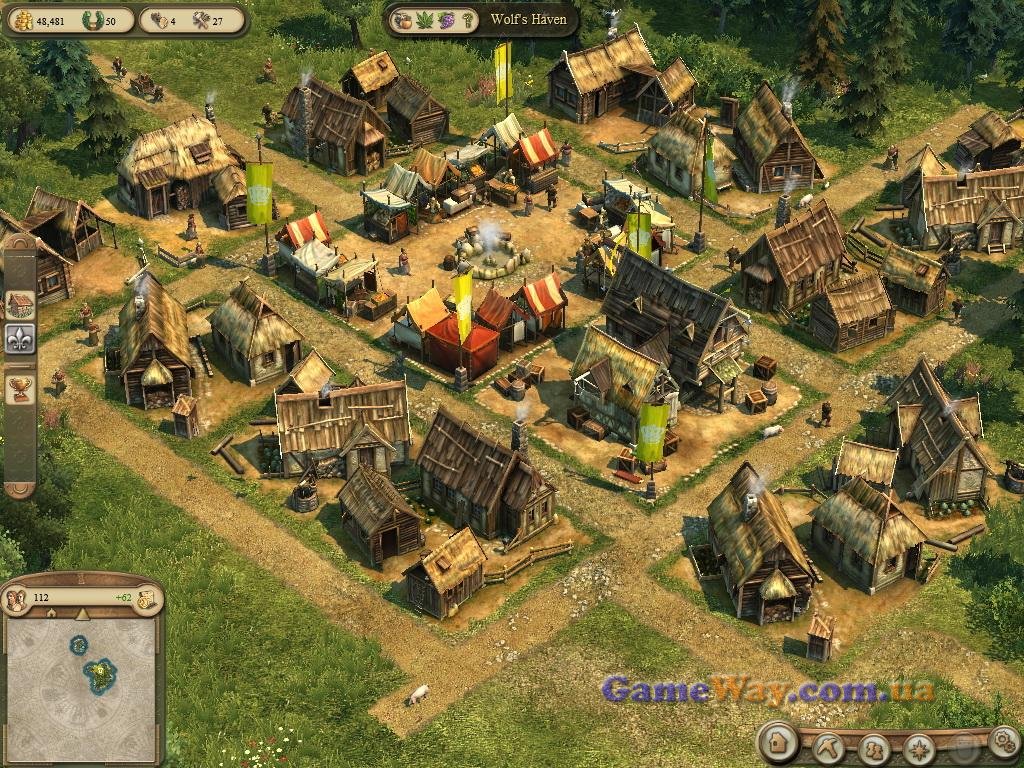Open the gear settings menu

click(1002, 741)
